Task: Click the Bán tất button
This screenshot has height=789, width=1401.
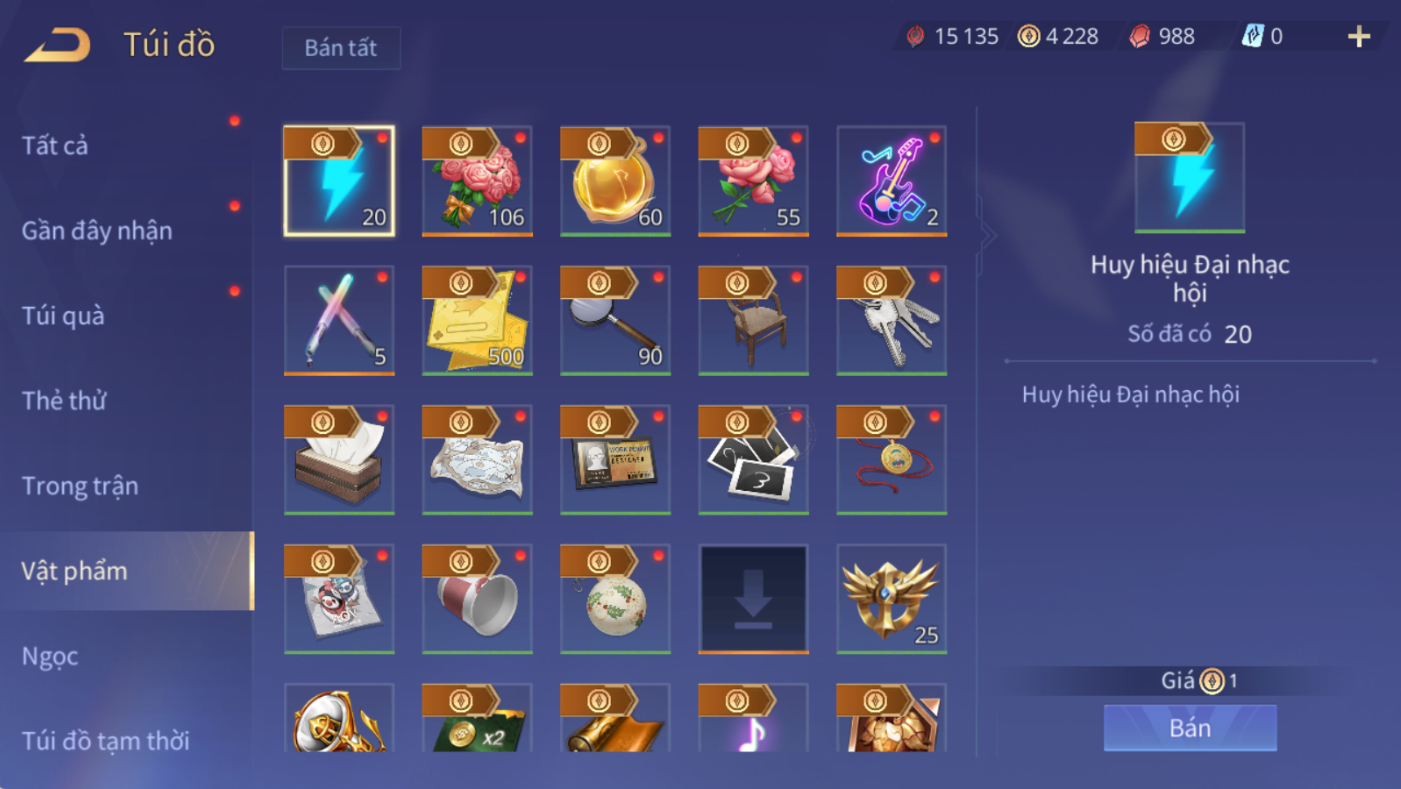Action: pyautogui.click(x=341, y=48)
